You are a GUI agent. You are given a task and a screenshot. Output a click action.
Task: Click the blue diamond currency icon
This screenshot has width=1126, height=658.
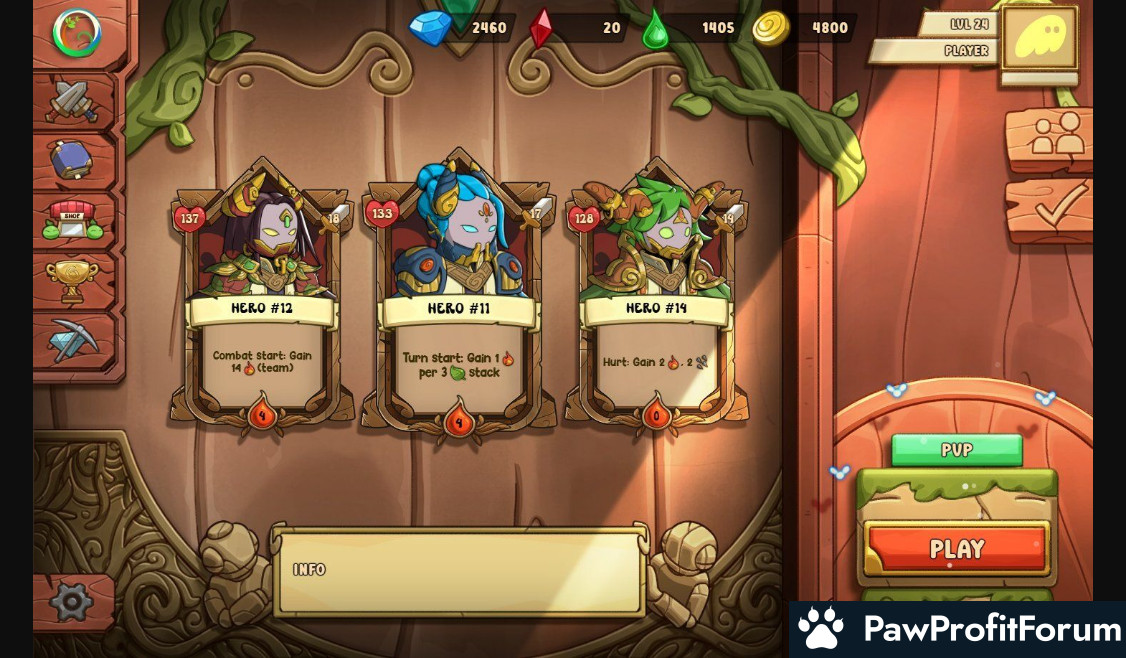pyautogui.click(x=431, y=28)
